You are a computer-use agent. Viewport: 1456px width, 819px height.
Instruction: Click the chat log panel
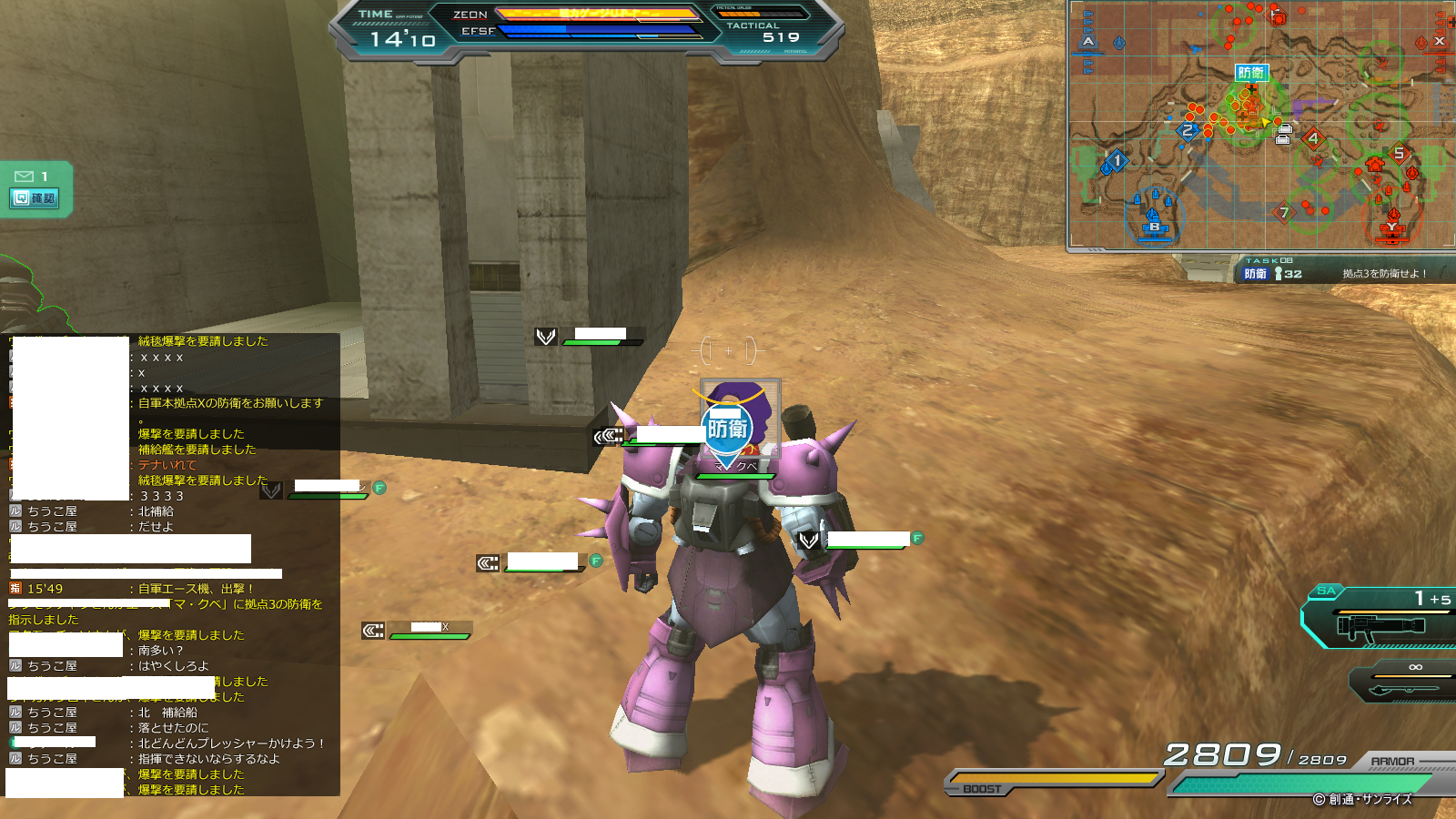(x=173, y=564)
